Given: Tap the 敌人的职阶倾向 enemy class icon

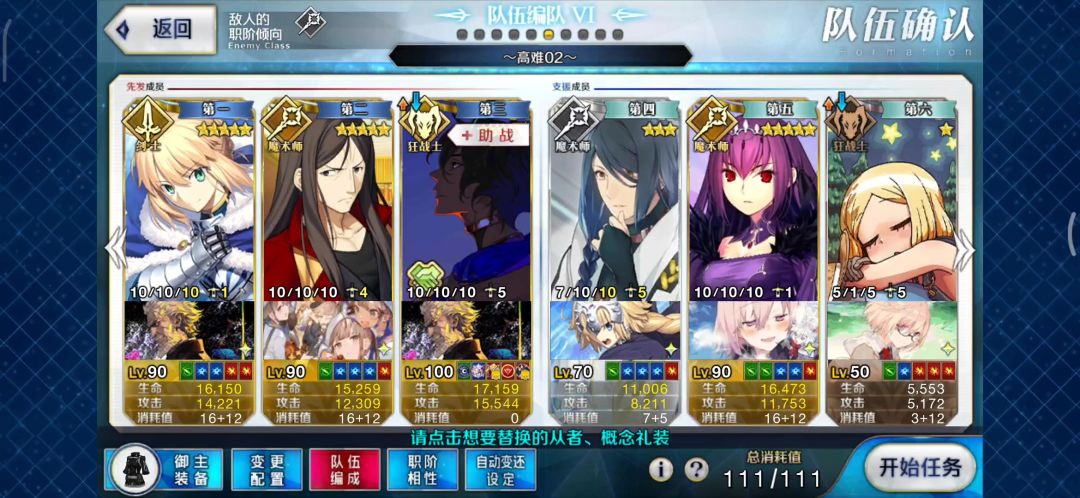Looking at the screenshot, I should click(x=311, y=23).
